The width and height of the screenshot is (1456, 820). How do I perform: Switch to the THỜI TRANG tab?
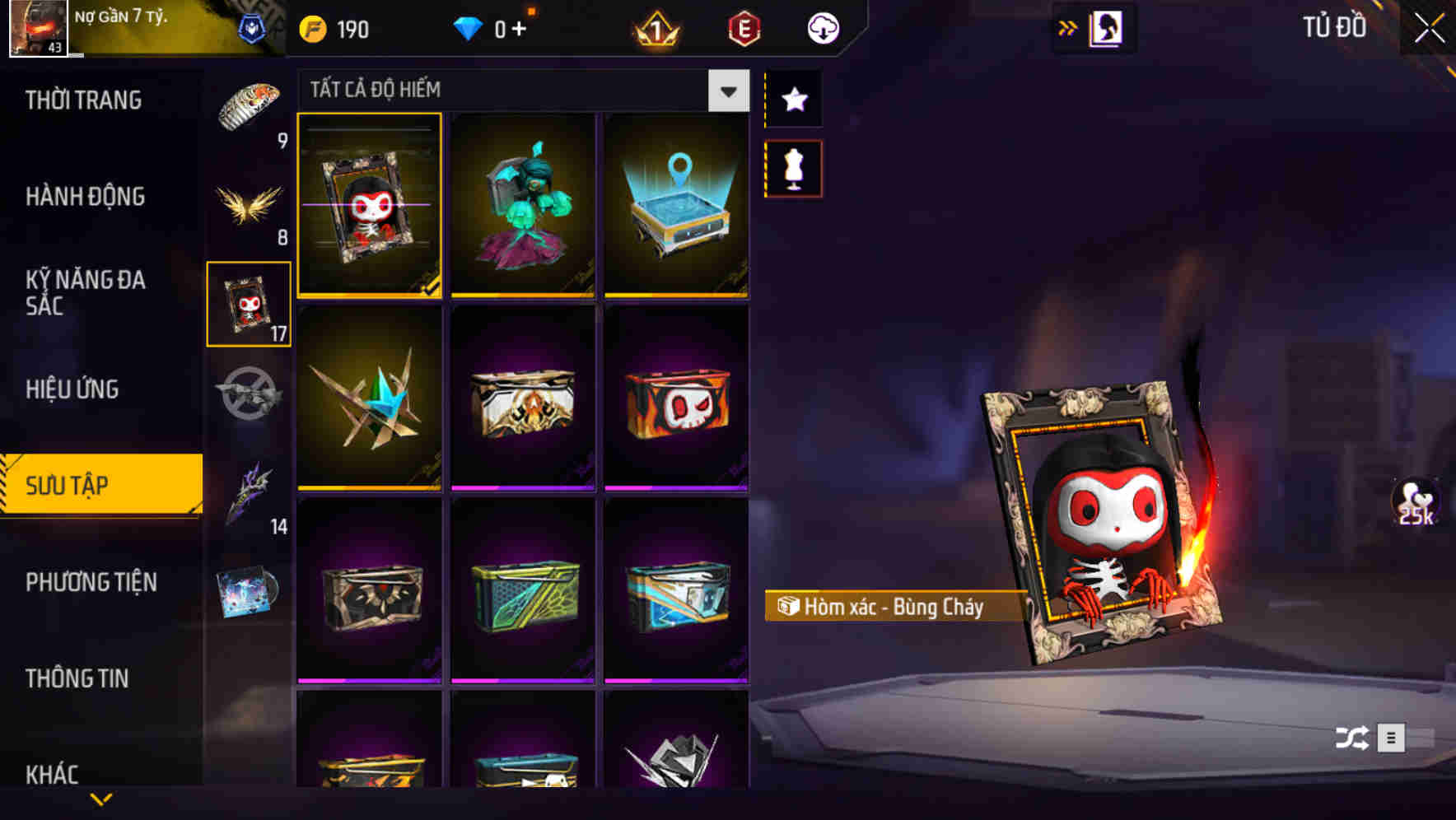(x=86, y=99)
